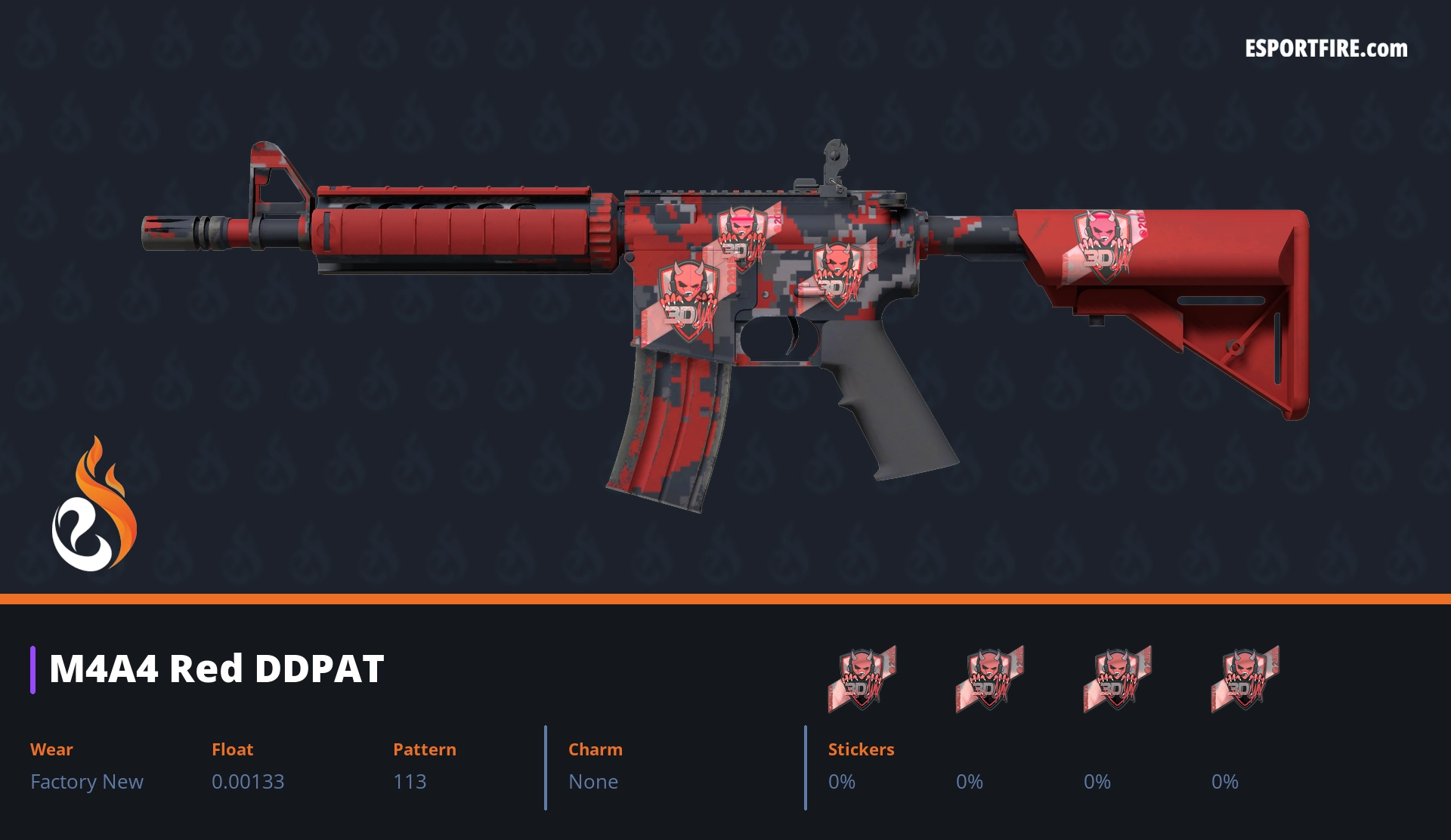Image resolution: width=1451 pixels, height=840 pixels.
Task: Open the ESPORTFIRE.com site link
Action: 1326,49
